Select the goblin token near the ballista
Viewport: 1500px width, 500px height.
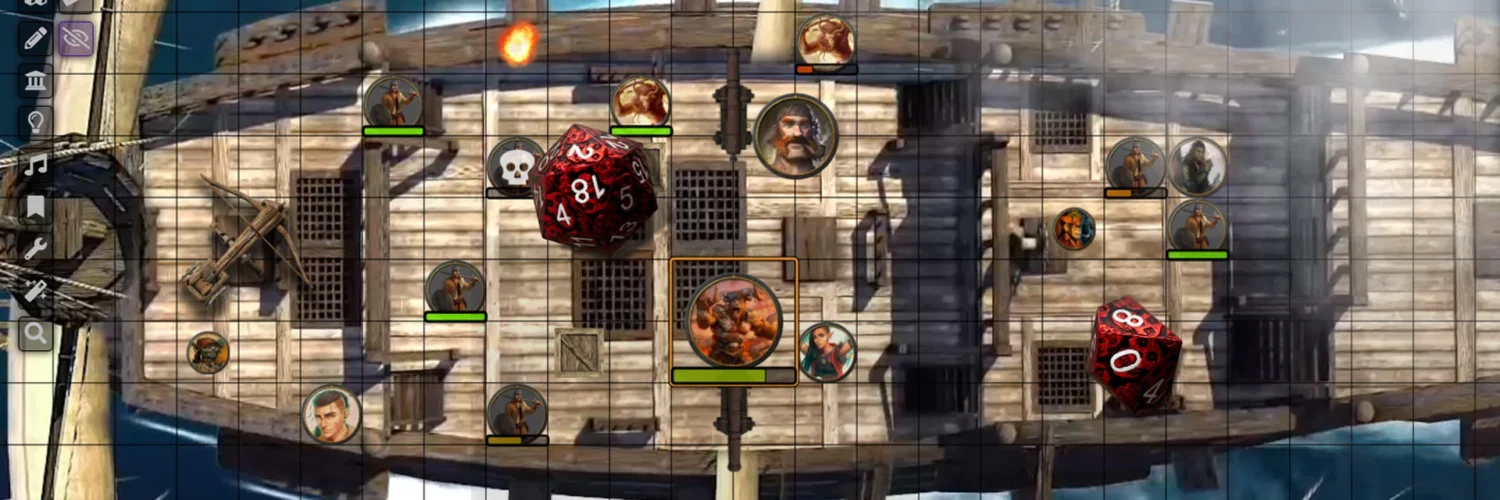(x=208, y=353)
